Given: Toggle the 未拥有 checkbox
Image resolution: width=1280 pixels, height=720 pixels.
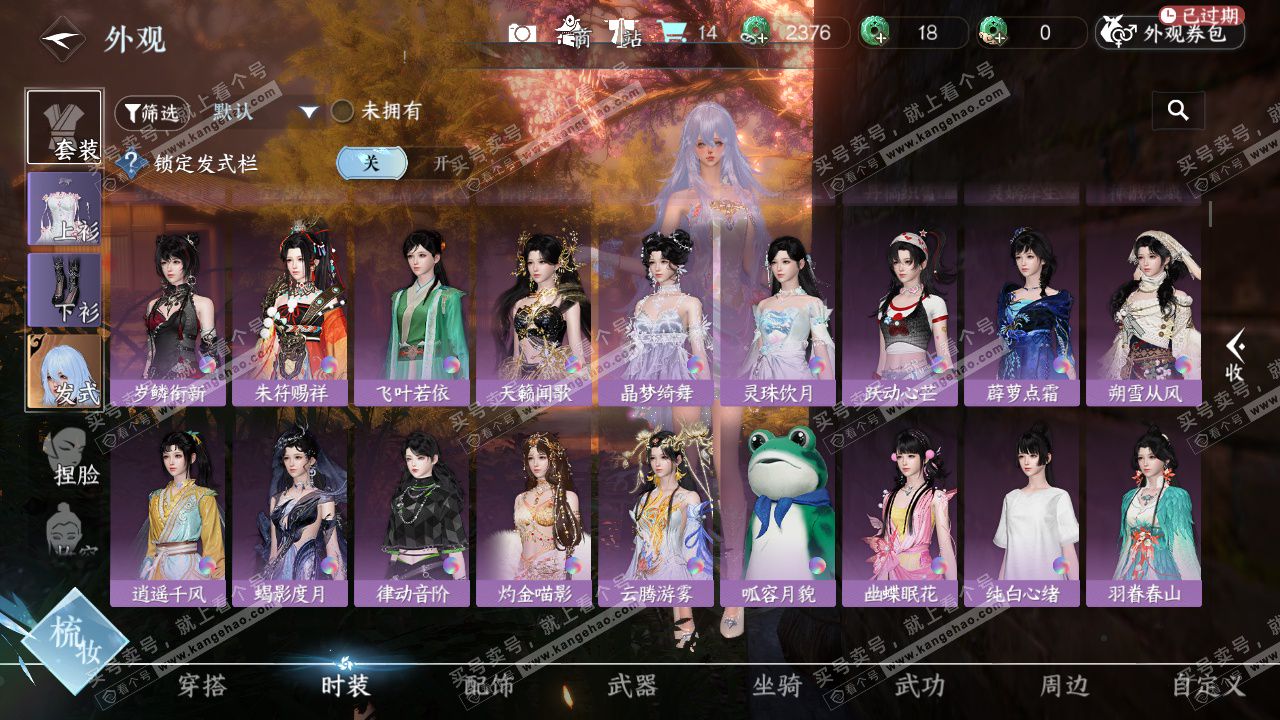Looking at the screenshot, I should pyautogui.click(x=343, y=111).
